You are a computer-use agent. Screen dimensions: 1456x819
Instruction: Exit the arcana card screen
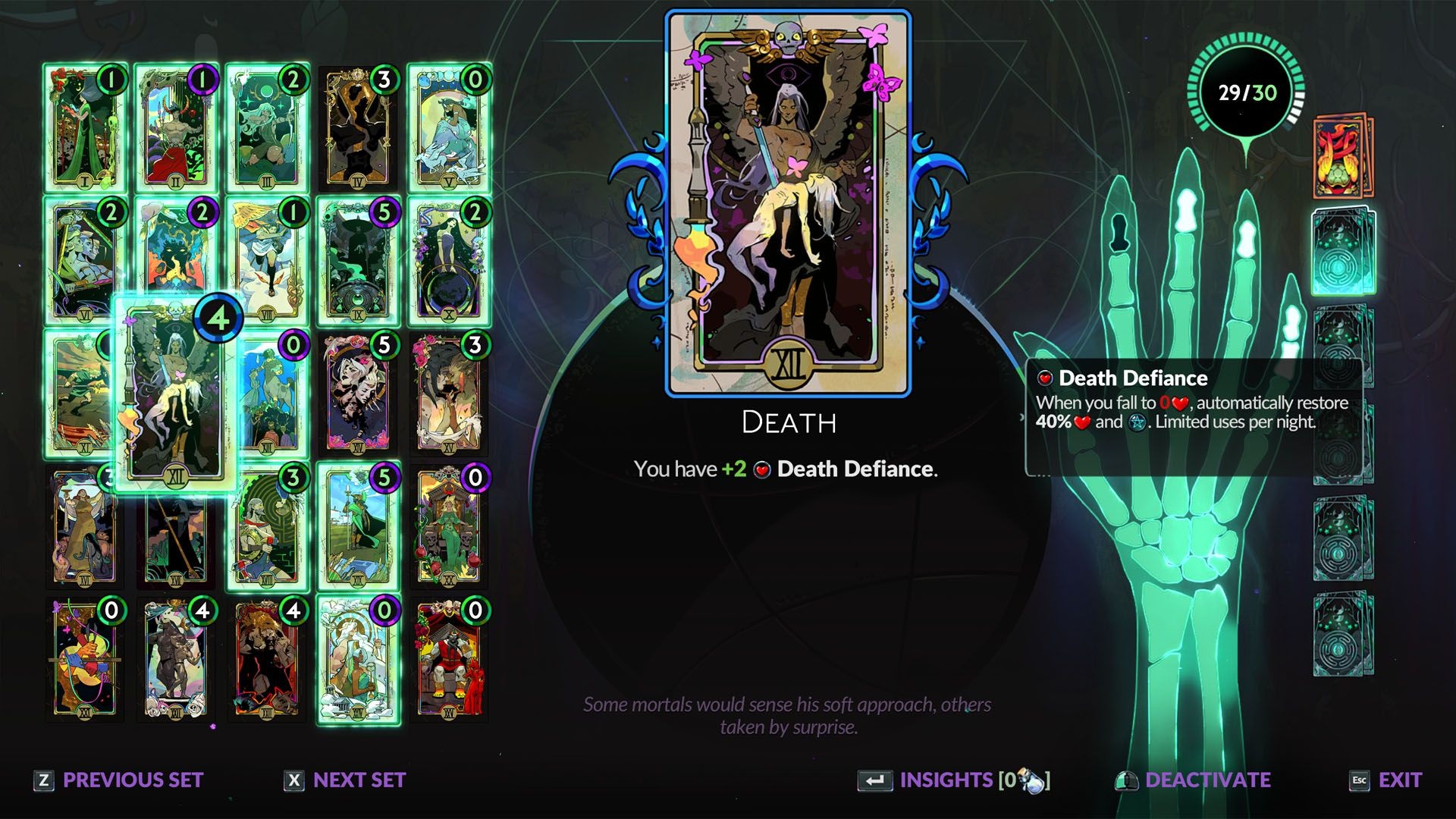point(1386,780)
